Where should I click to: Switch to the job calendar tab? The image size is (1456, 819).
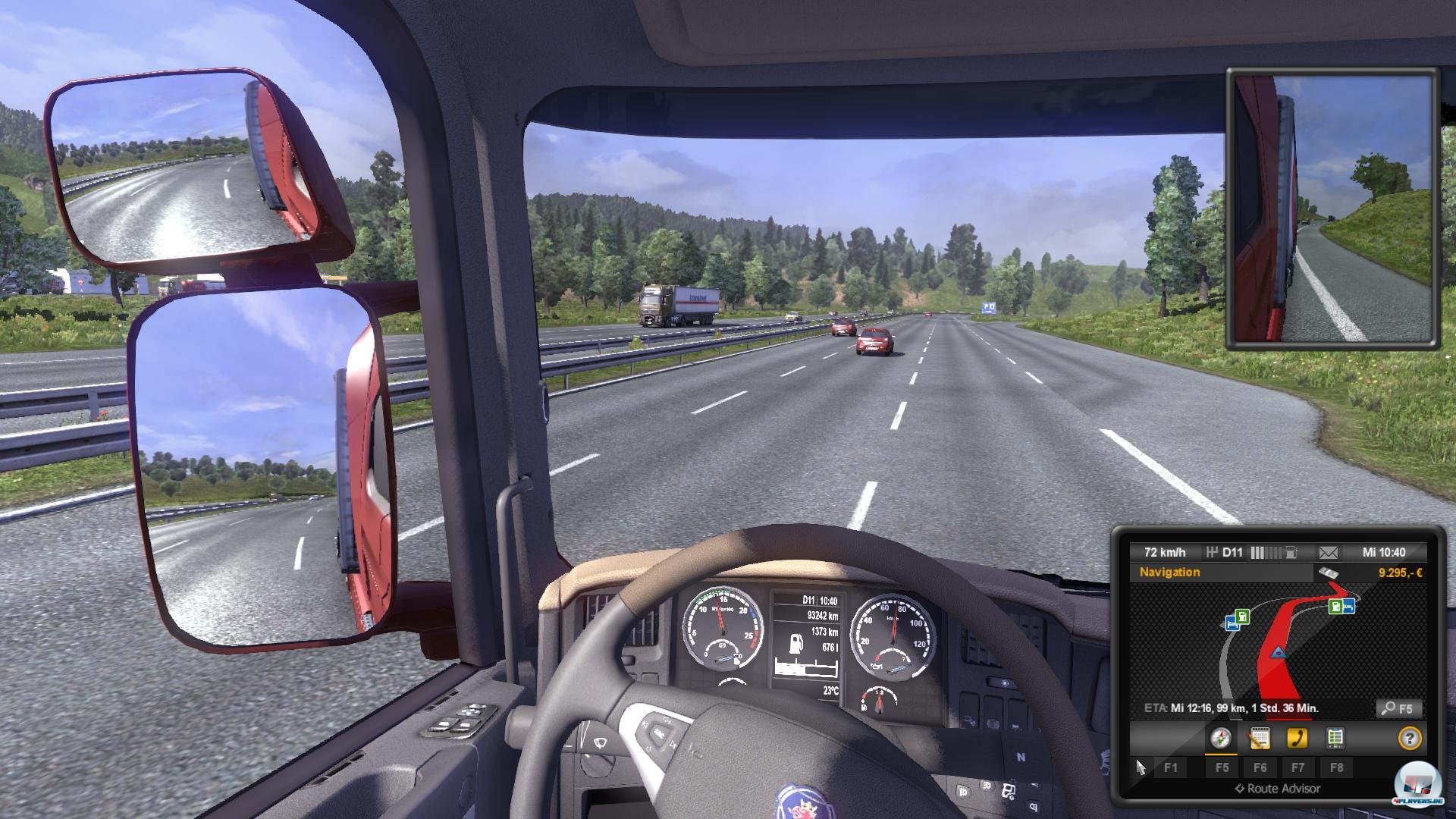point(1259,738)
